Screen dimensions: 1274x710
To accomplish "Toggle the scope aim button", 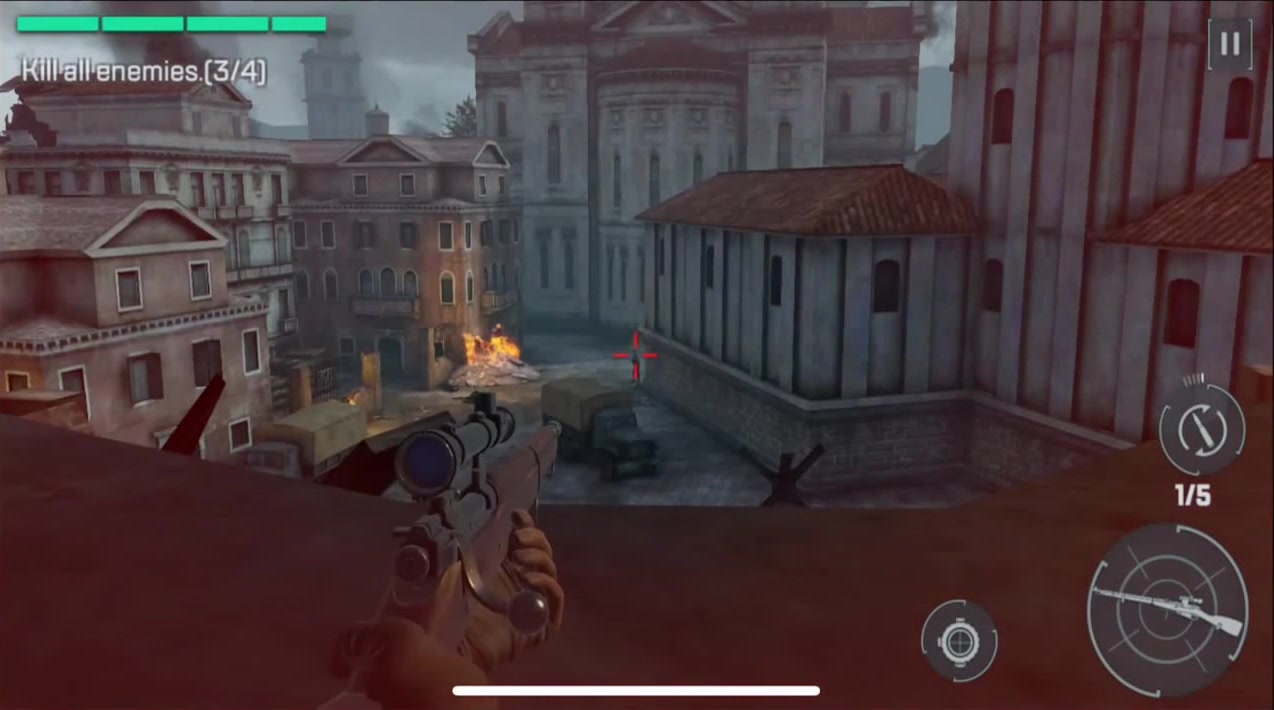I will (x=959, y=640).
